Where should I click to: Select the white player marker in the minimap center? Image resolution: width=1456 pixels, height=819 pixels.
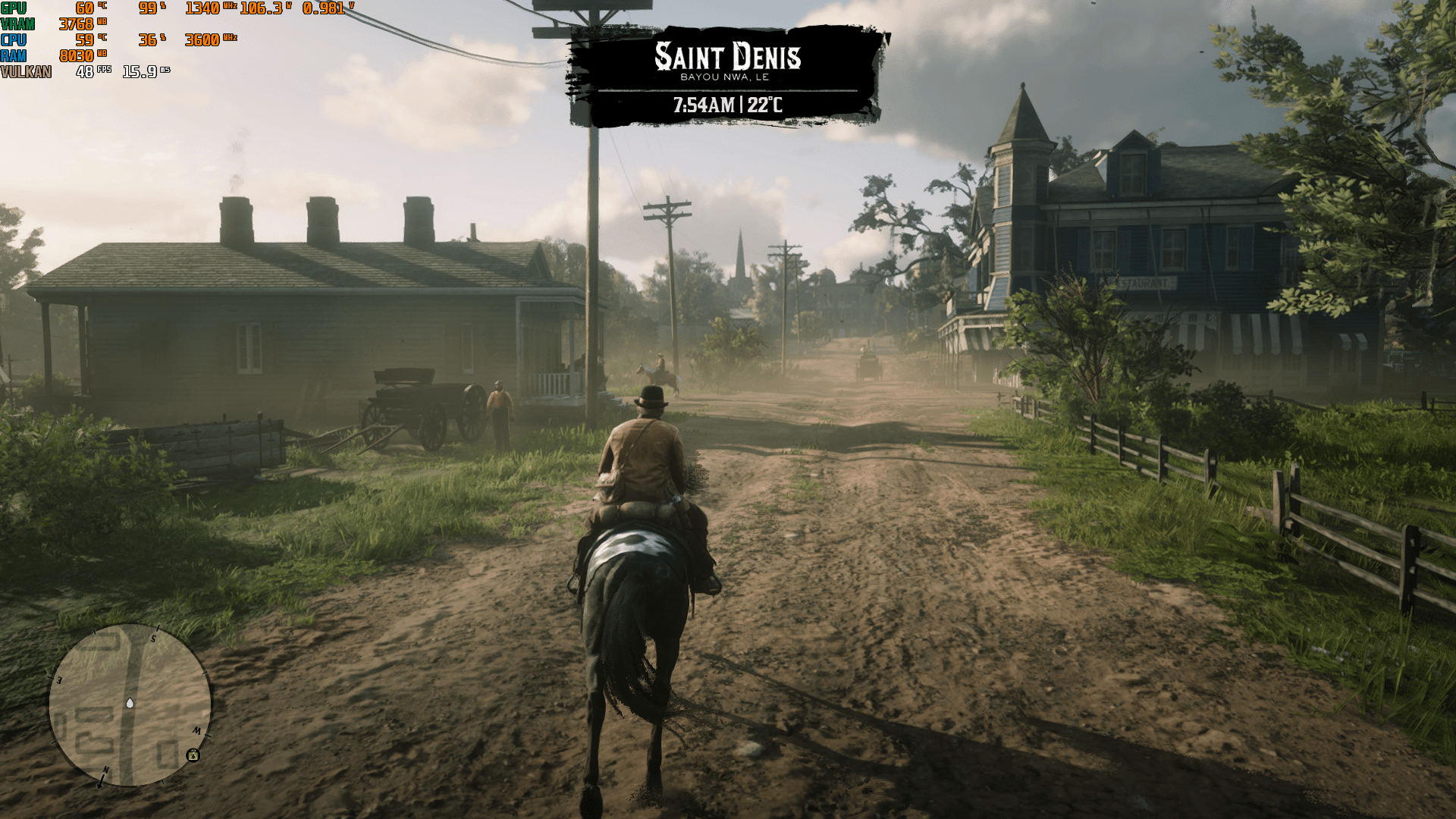(129, 704)
